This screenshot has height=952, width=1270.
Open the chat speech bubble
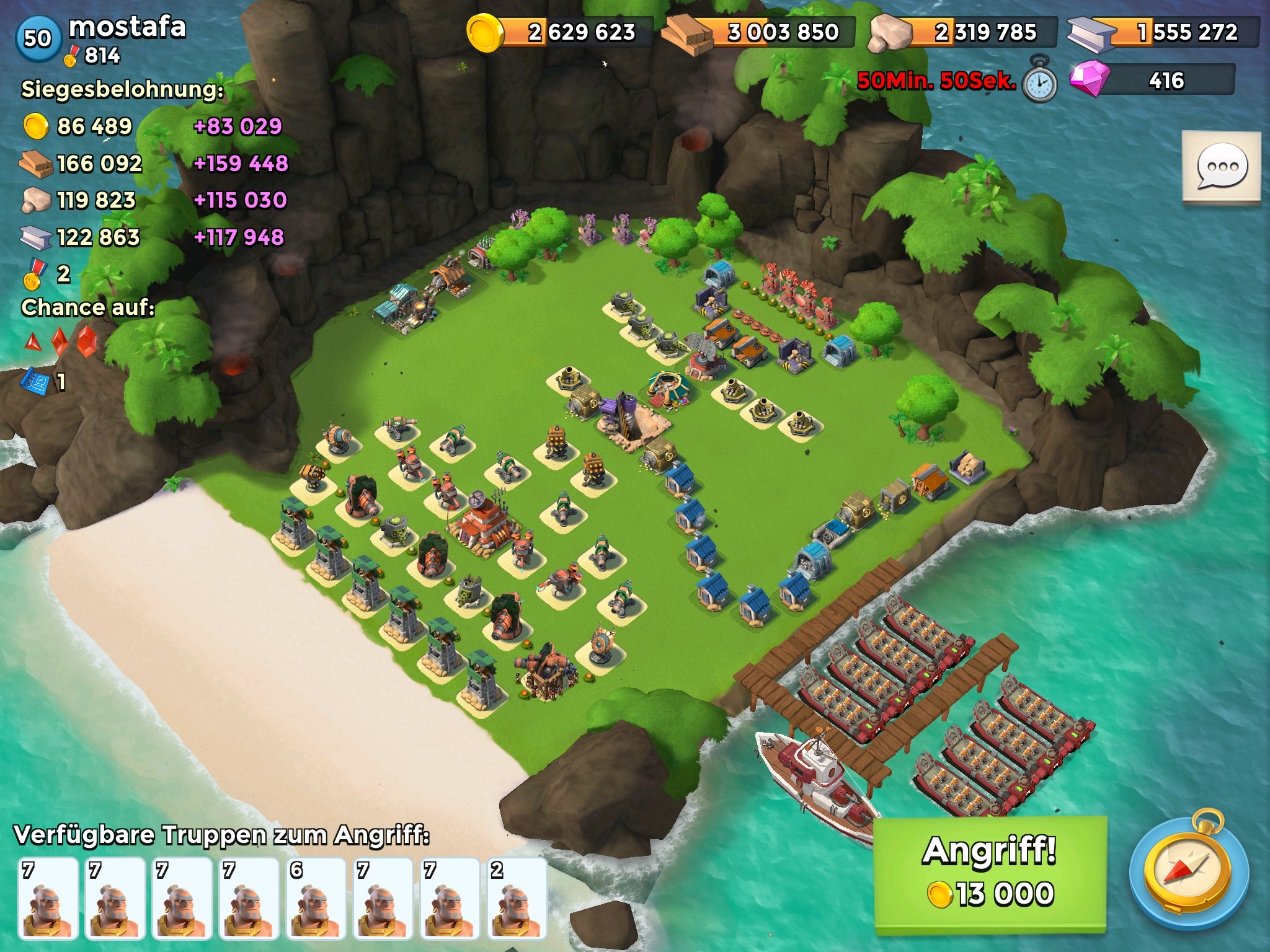(x=1221, y=167)
